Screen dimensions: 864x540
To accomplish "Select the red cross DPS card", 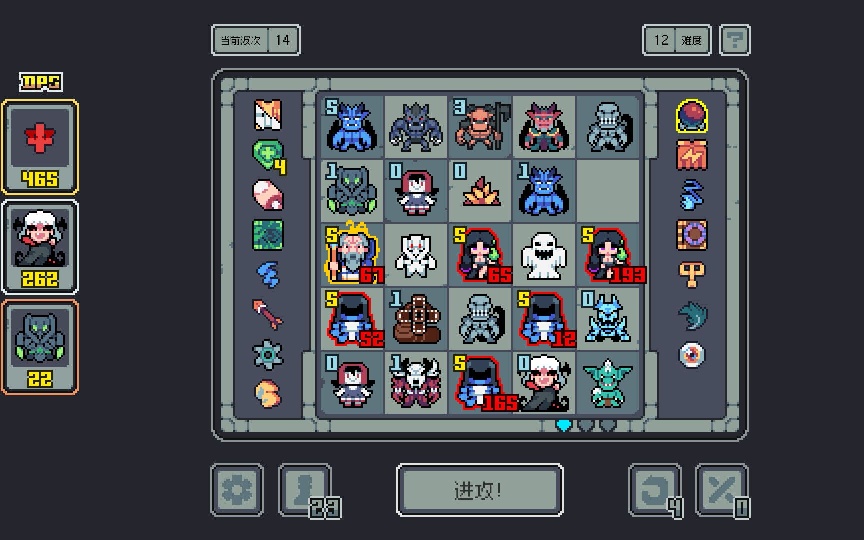I will [40, 145].
